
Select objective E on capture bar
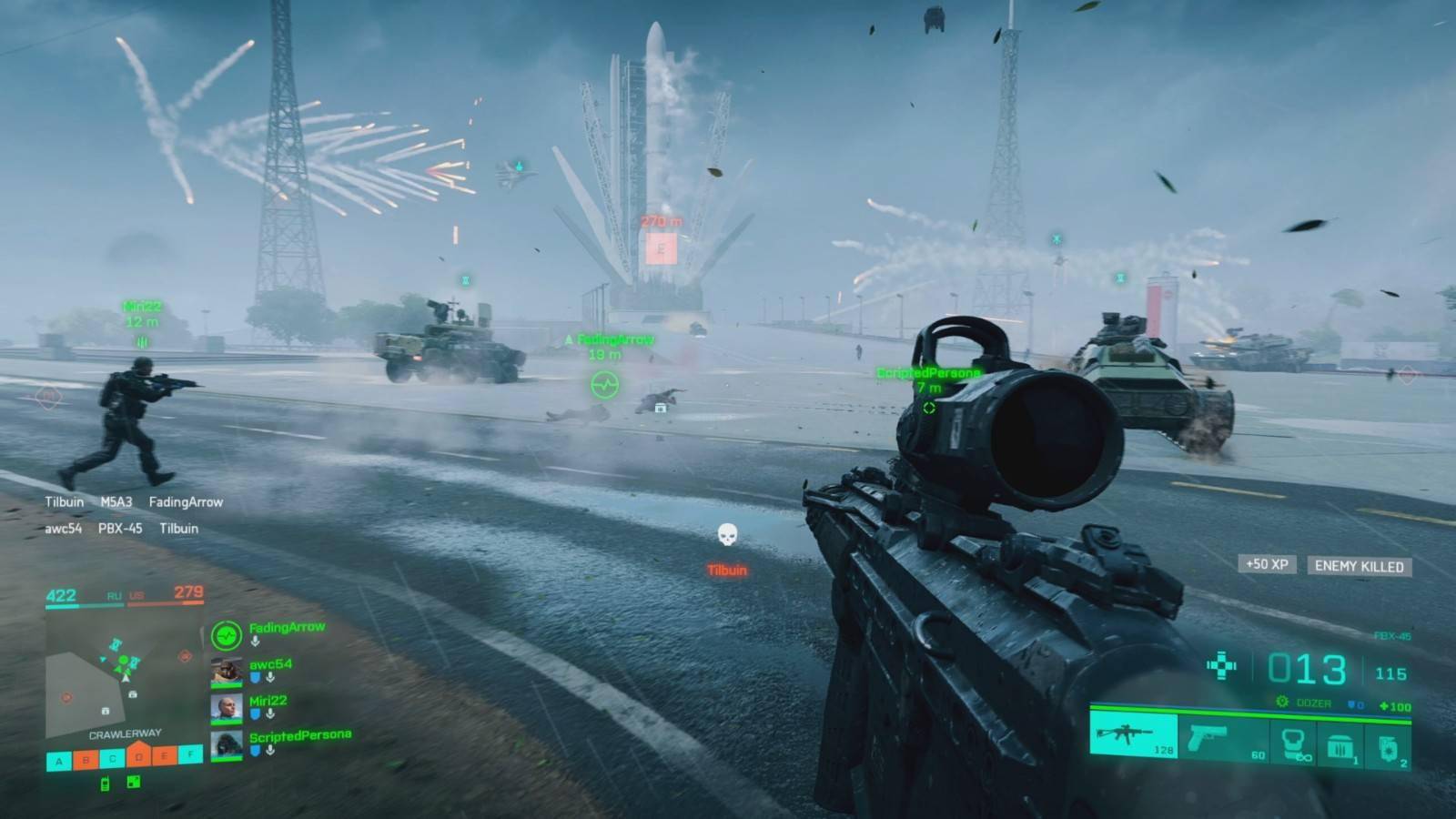[x=165, y=755]
